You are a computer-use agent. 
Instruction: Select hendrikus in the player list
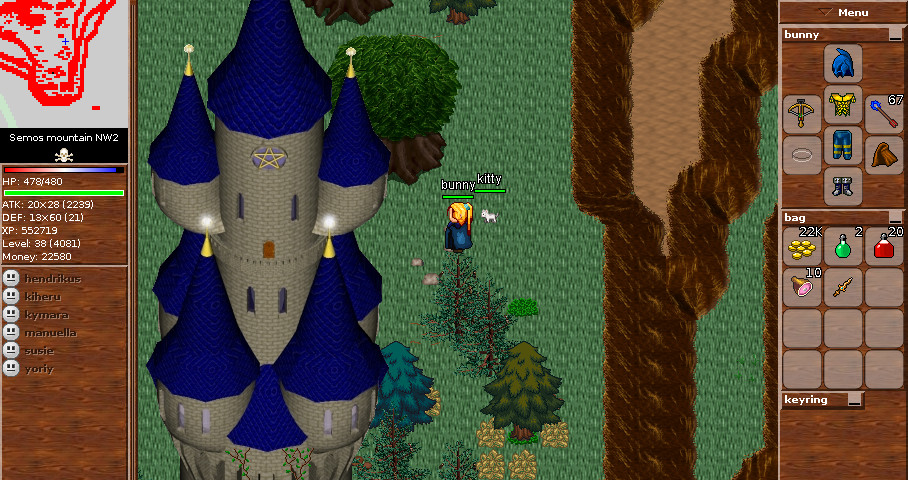click(x=46, y=277)
